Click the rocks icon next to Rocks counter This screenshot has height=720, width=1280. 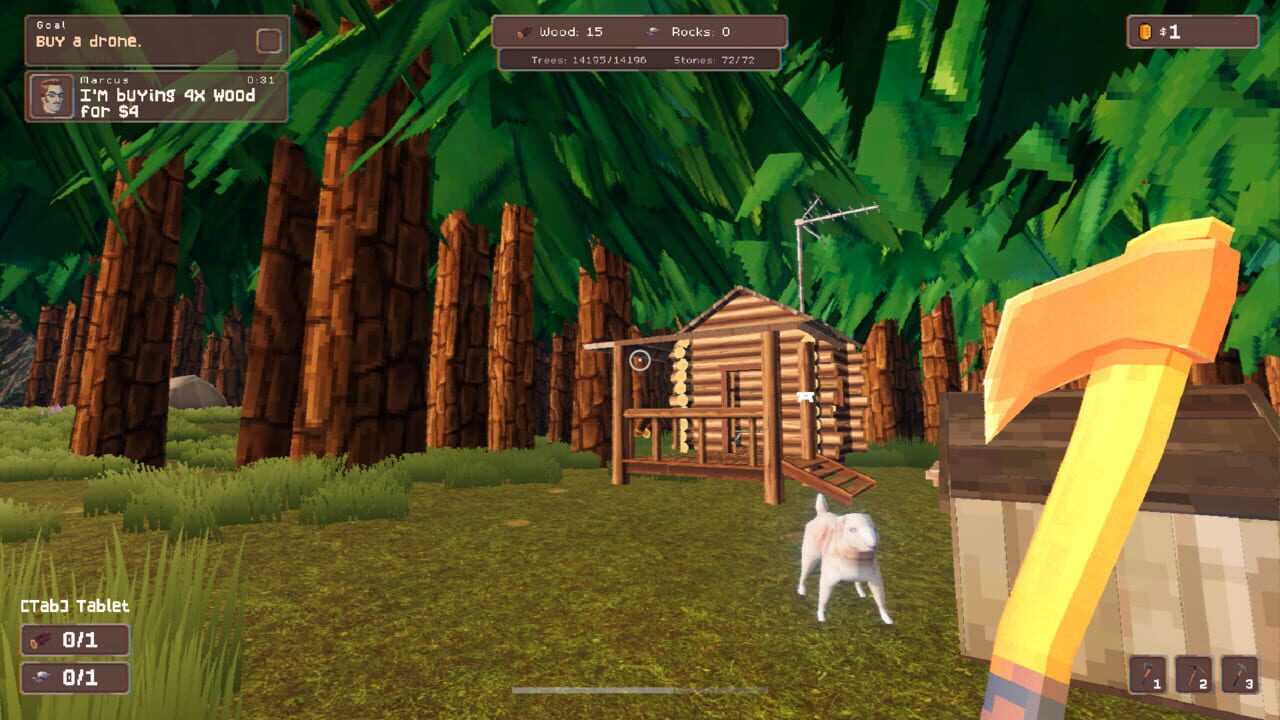[x=656, y=31]
